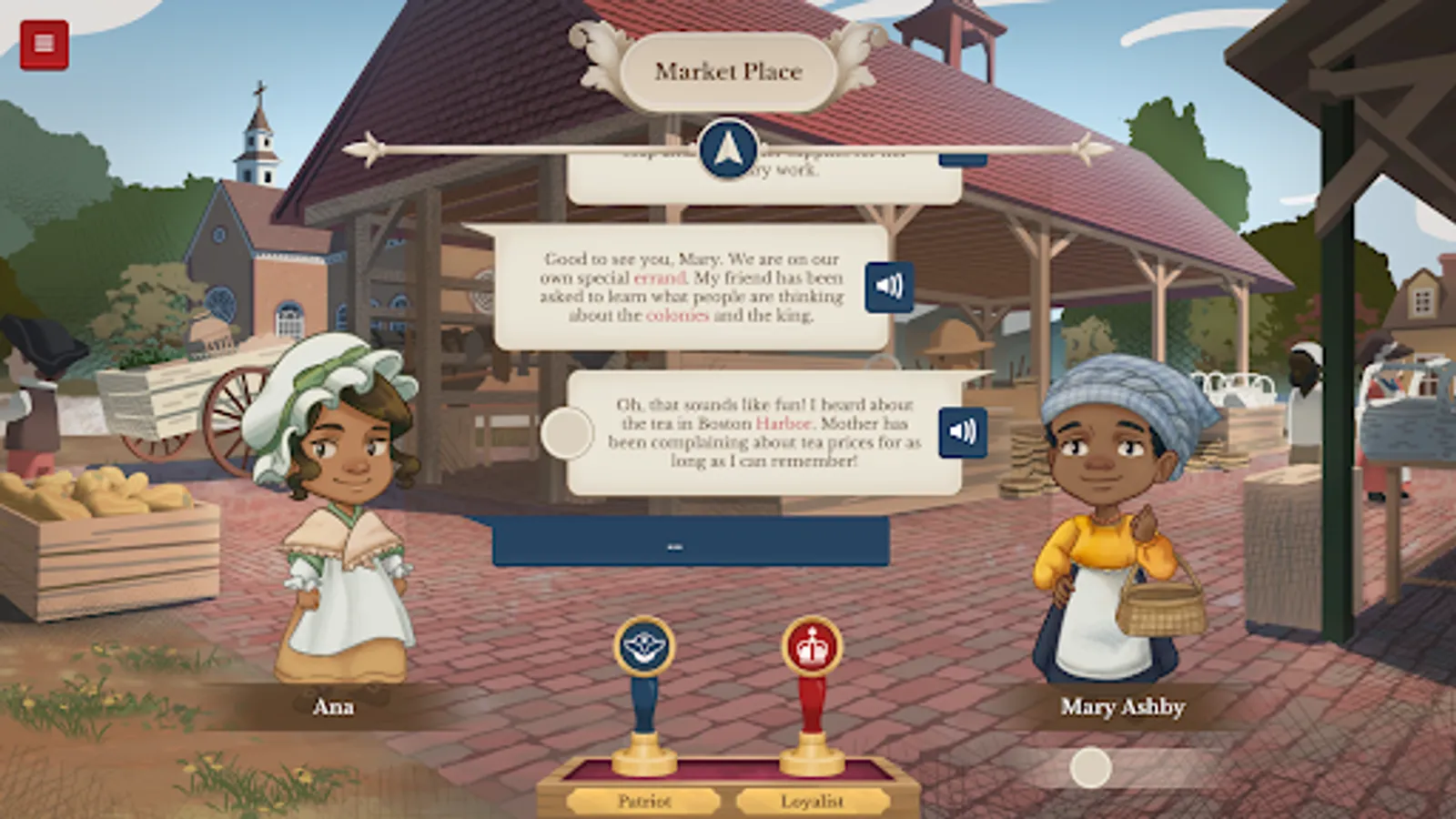Tap the compass arrow above the dialogue

727,147
